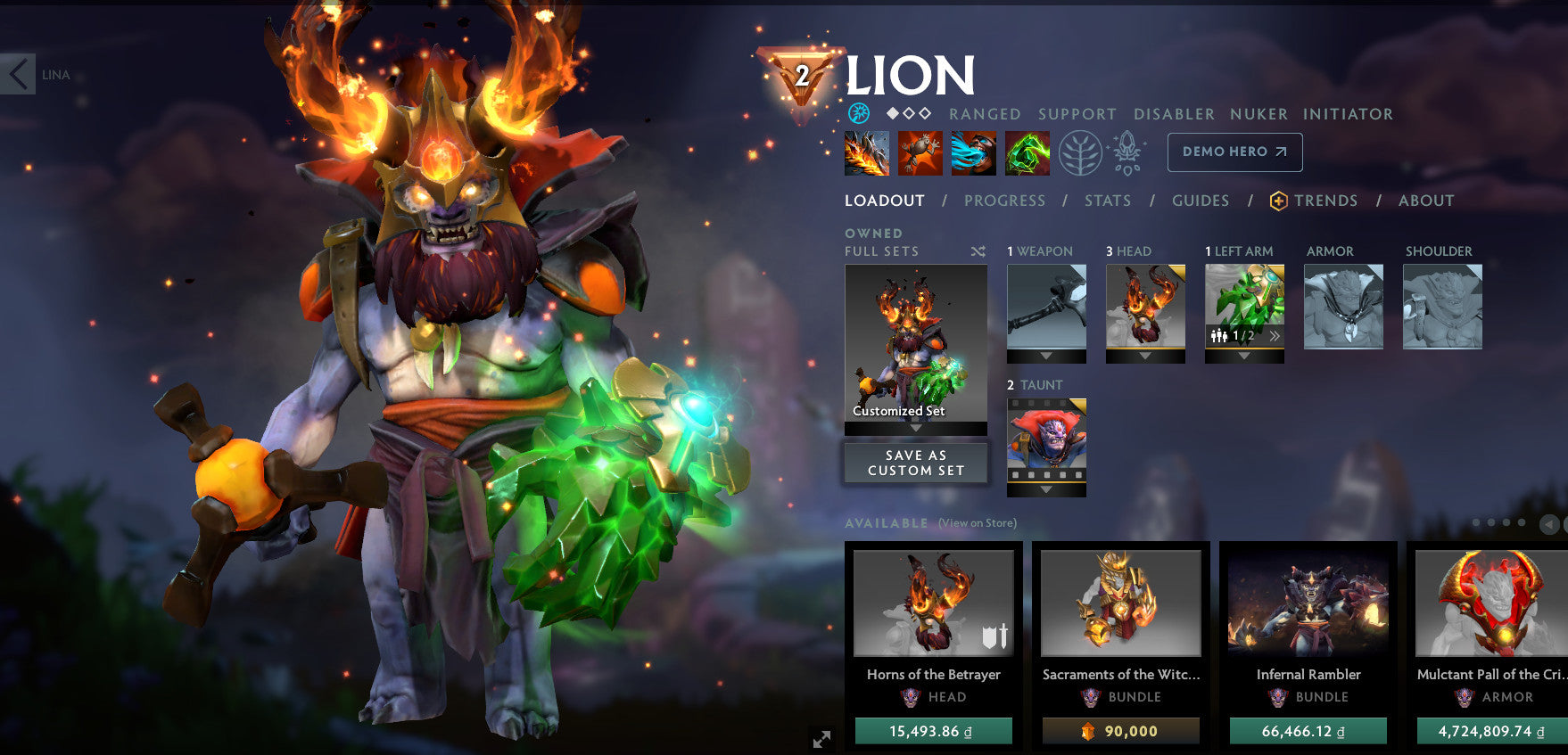Click Lion's facet icon beside the diamonds
This screenshot has width=1568, height=755.
point(858,113)
